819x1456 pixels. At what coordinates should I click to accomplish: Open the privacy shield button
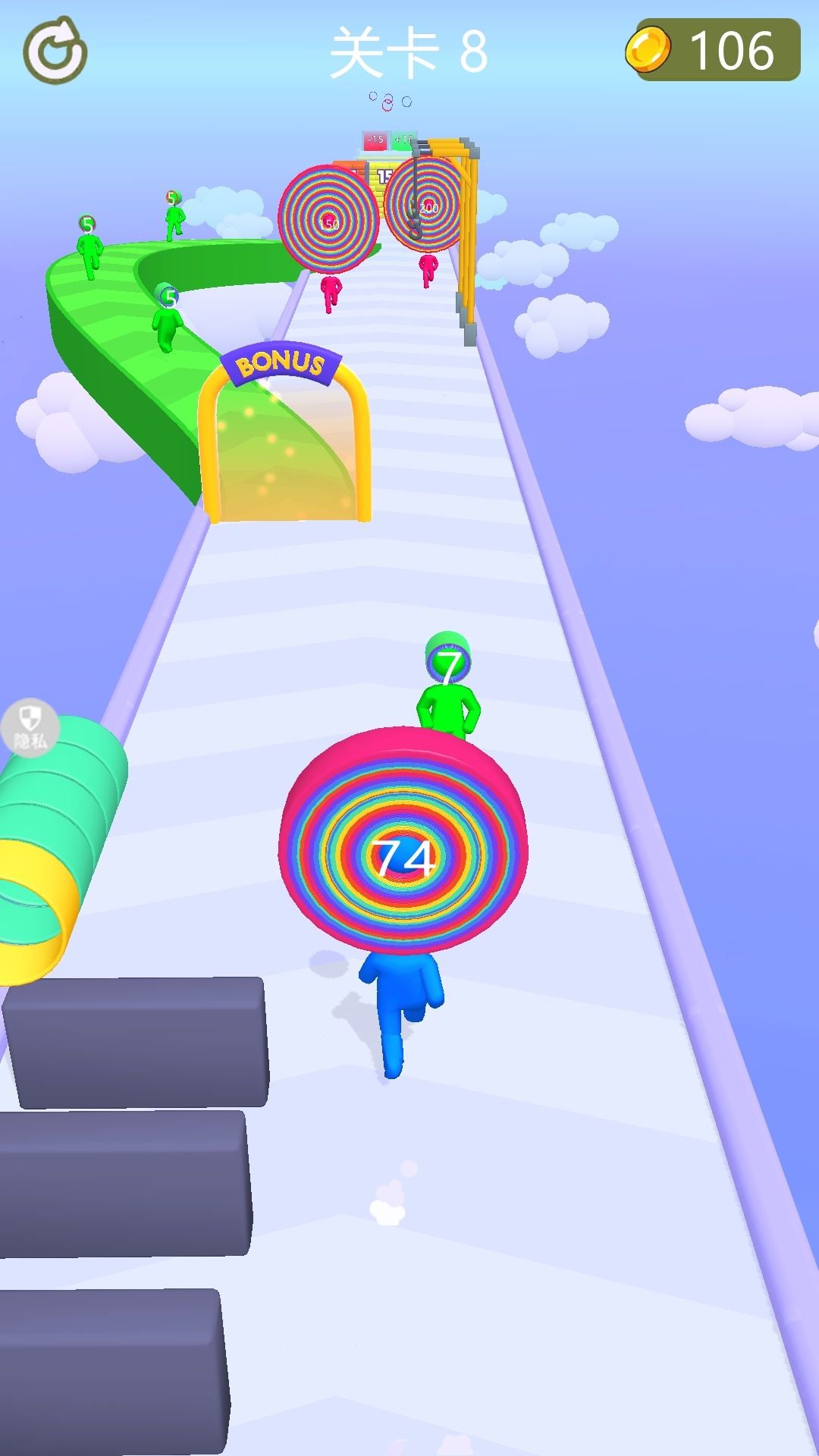coord(30,726)
